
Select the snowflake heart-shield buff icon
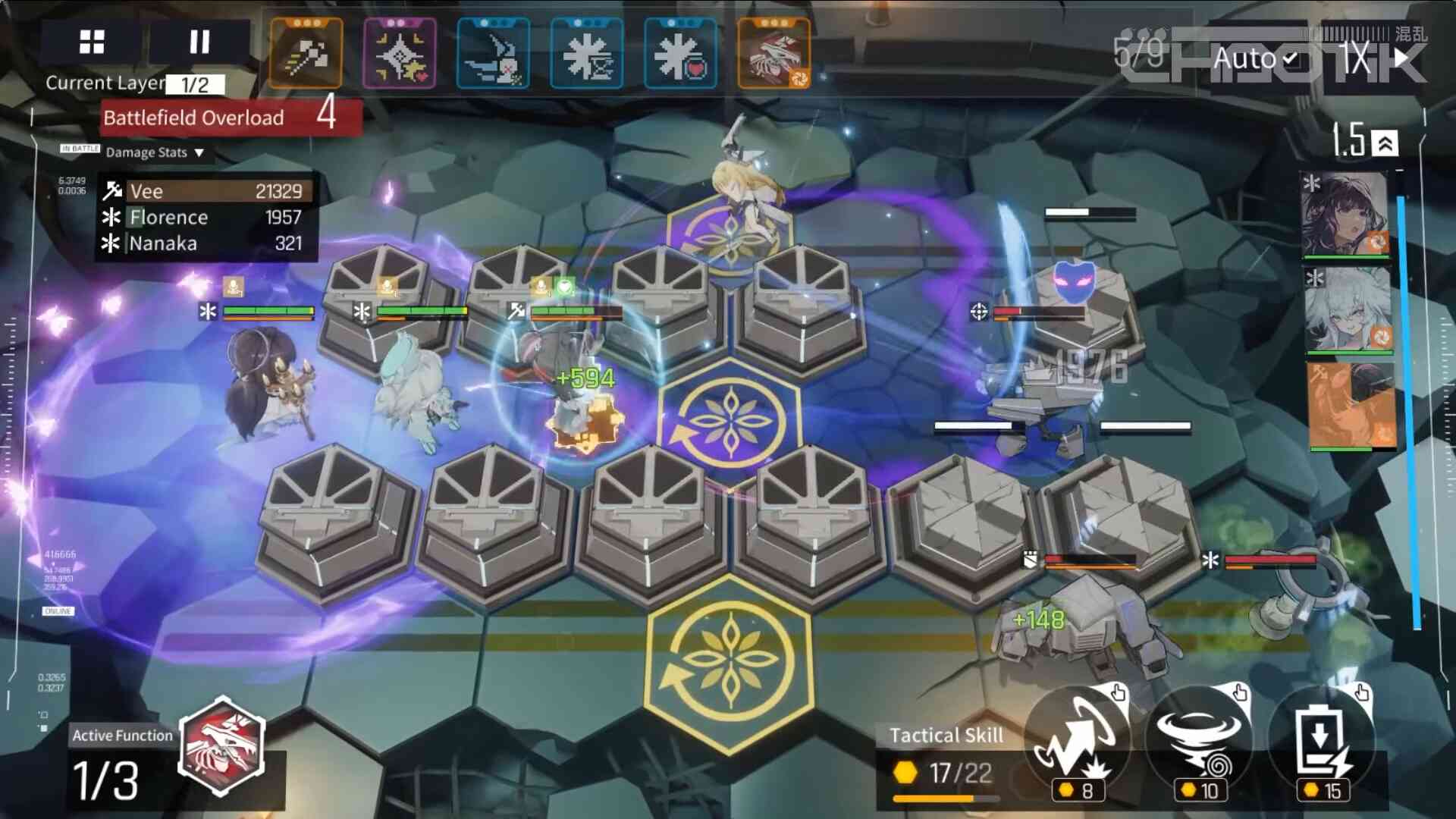pos(680,54)
